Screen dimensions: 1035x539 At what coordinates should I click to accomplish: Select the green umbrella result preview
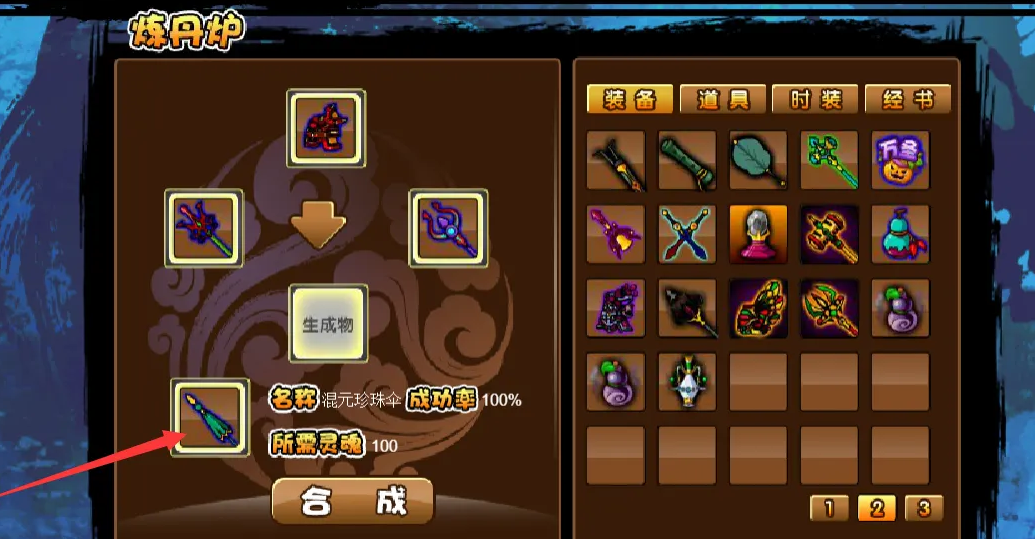(209, 417)
